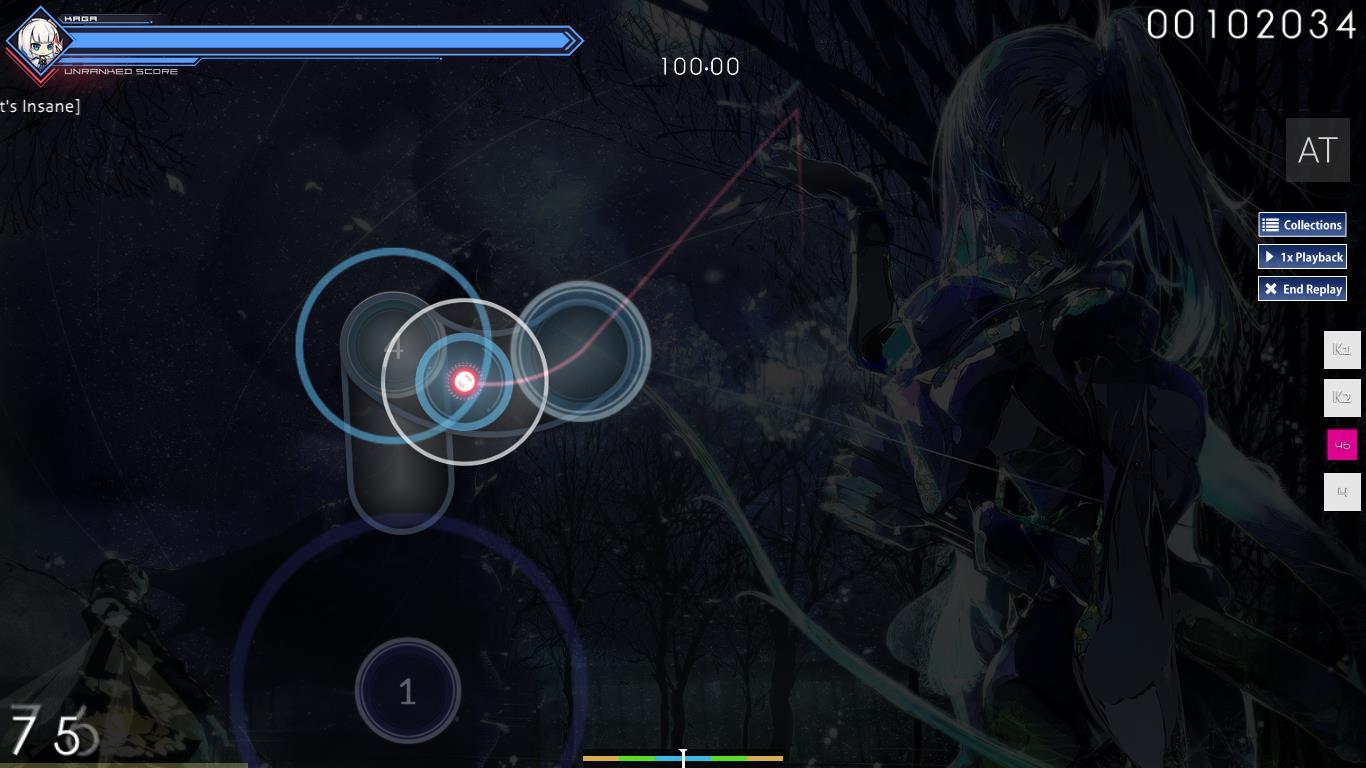The height and width of the screenshot is (768, 1366).
Task: Click HAGA's player avatar portrait
Action: coord(38,44)
